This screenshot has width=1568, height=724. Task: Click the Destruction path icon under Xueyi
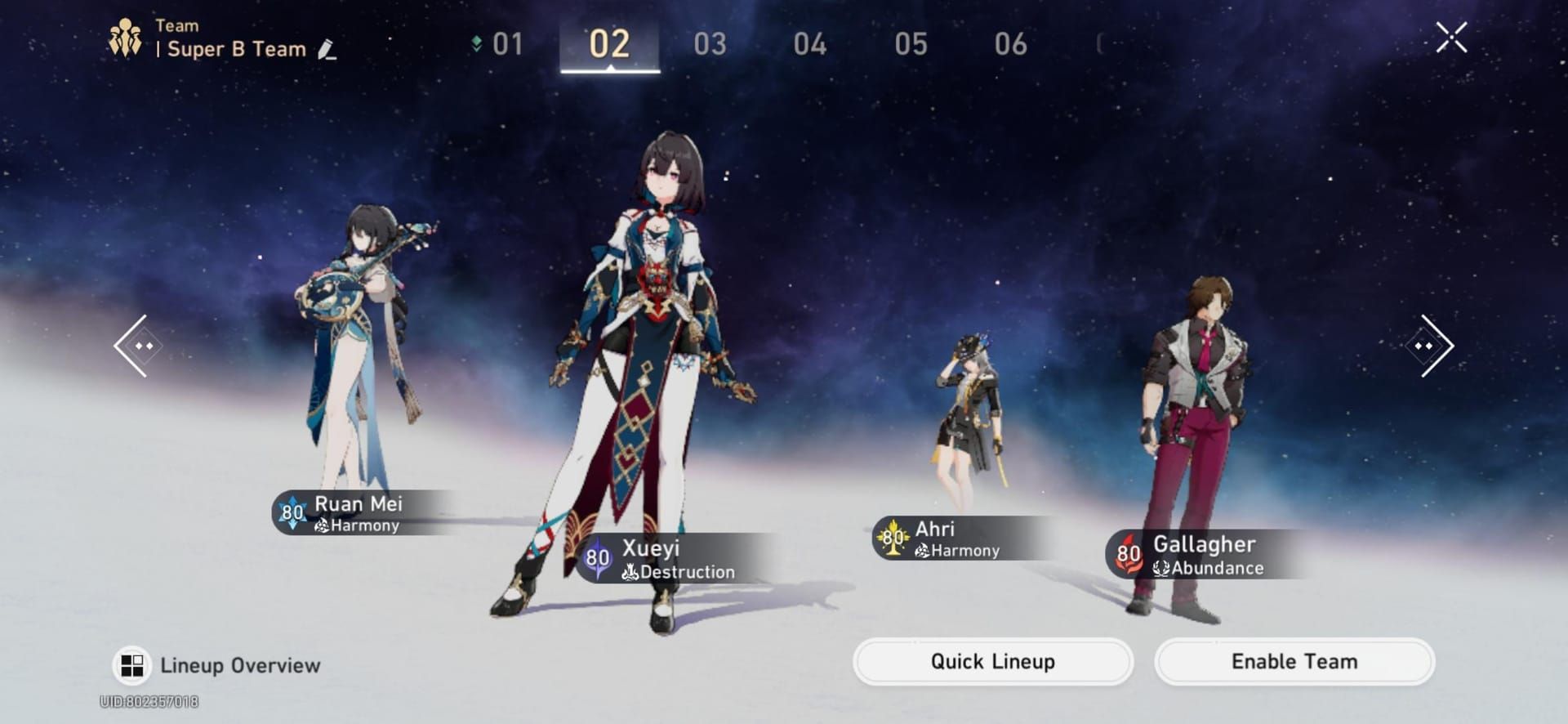(629, 572)
